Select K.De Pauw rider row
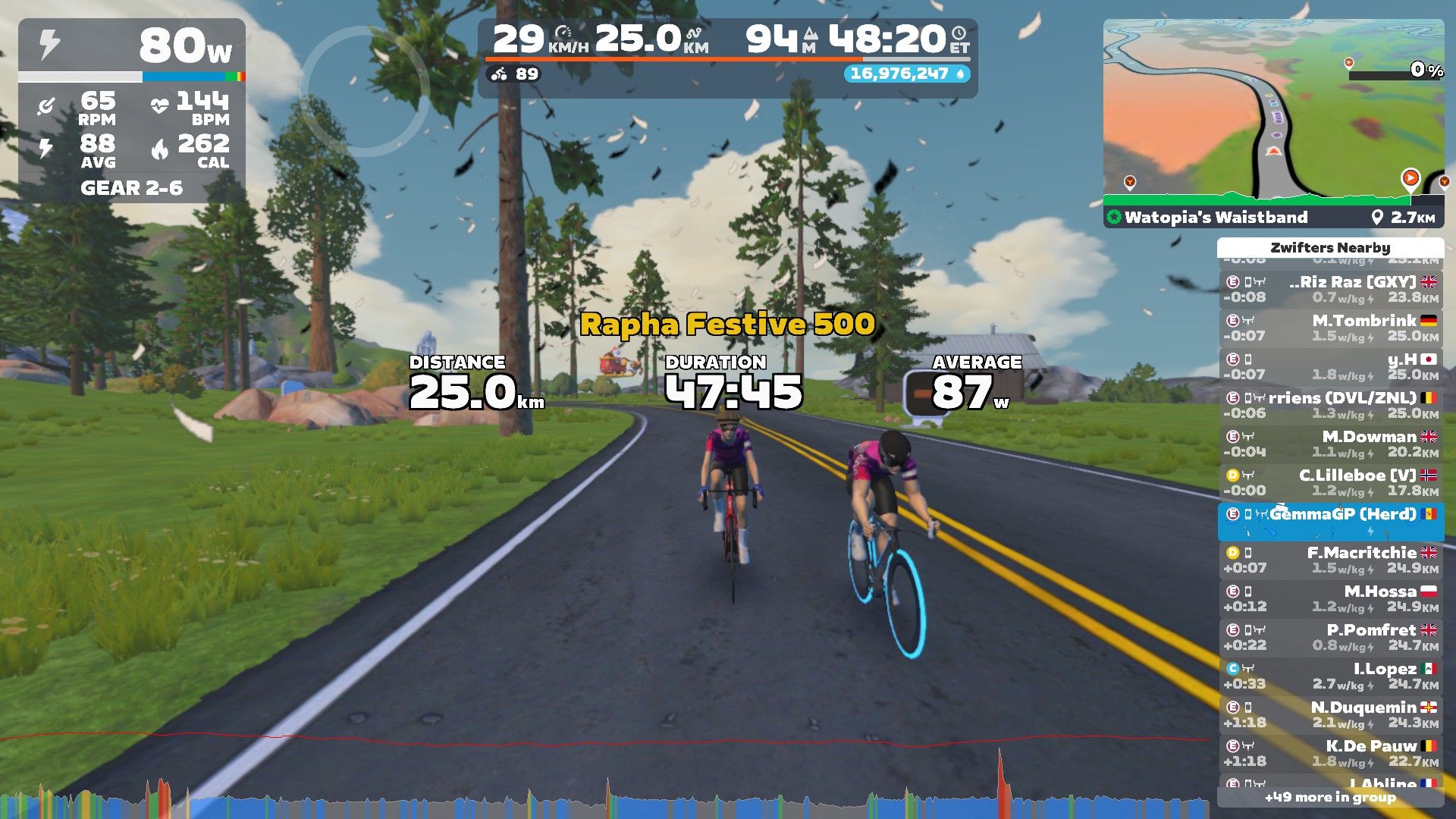The width and height of the screenshot is (1456, 819). 1331,753
